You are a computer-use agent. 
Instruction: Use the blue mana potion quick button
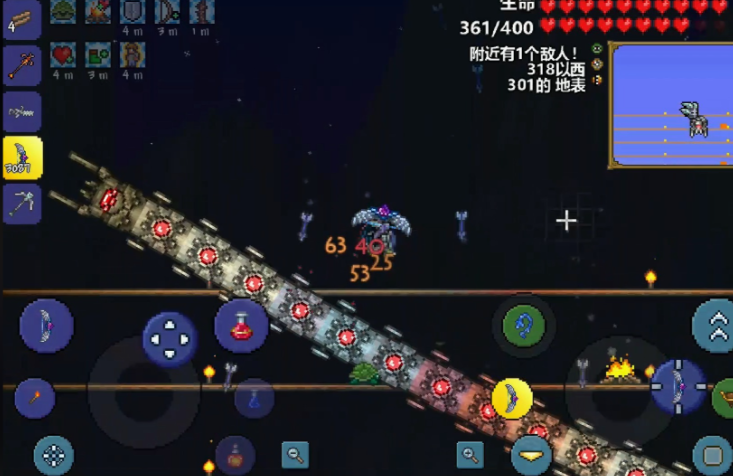tap(254, 399)
